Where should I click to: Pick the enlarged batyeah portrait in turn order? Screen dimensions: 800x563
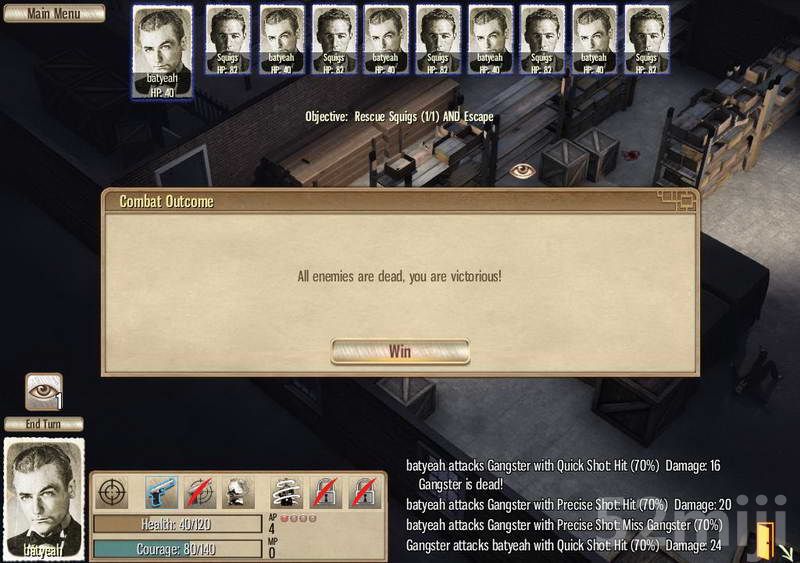[162, 52]
